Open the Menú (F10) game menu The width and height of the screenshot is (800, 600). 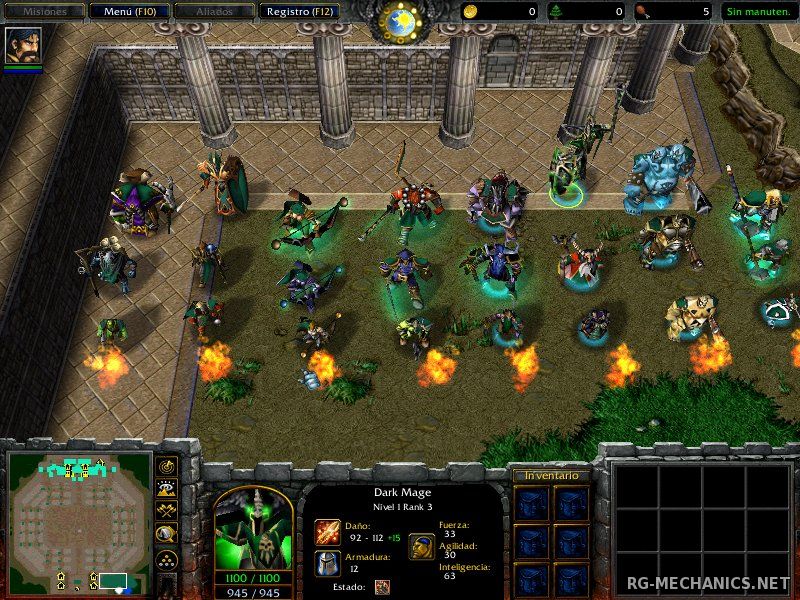click(128, 12)
